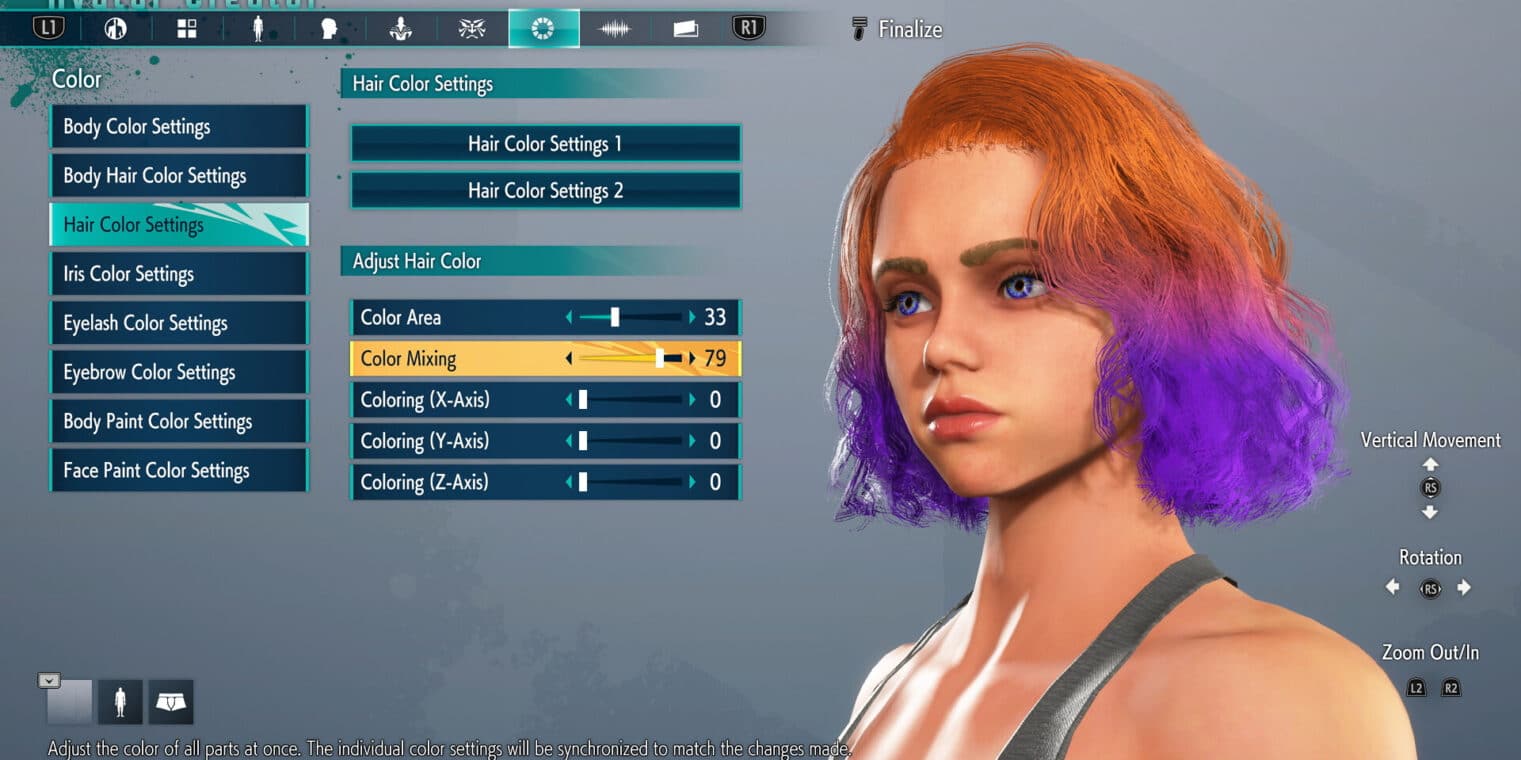Open Face Paint Color Settings
The image size is (1521, 760).
coord(179,470)
